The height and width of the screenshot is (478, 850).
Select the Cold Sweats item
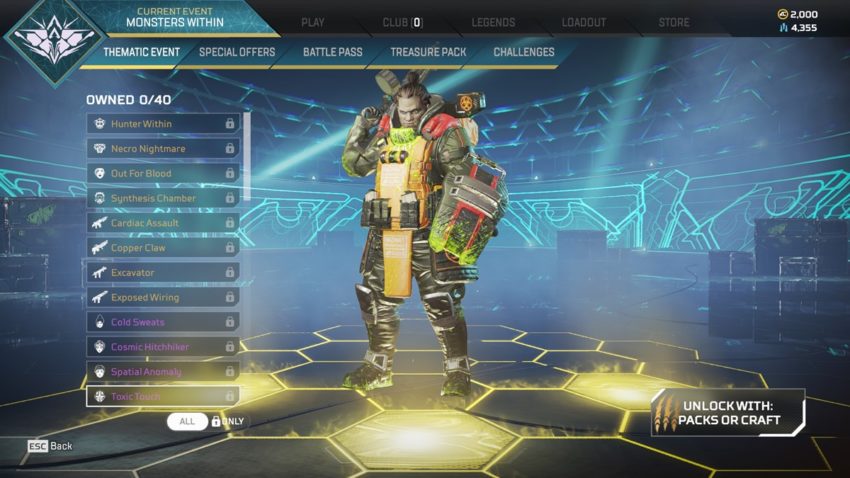(163, 322)
